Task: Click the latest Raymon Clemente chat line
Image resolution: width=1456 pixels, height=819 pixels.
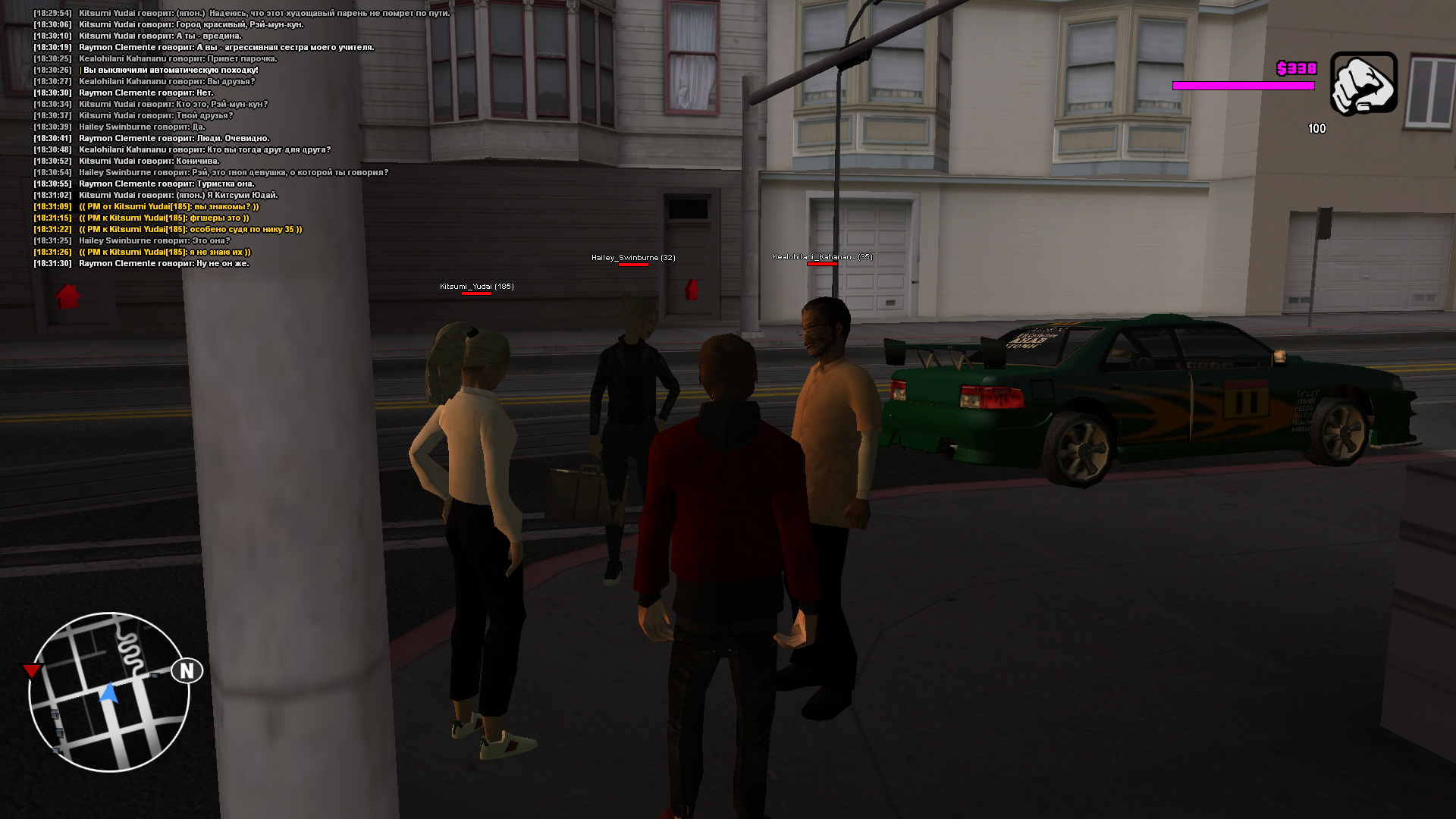Action: click(x=164, y=264)
